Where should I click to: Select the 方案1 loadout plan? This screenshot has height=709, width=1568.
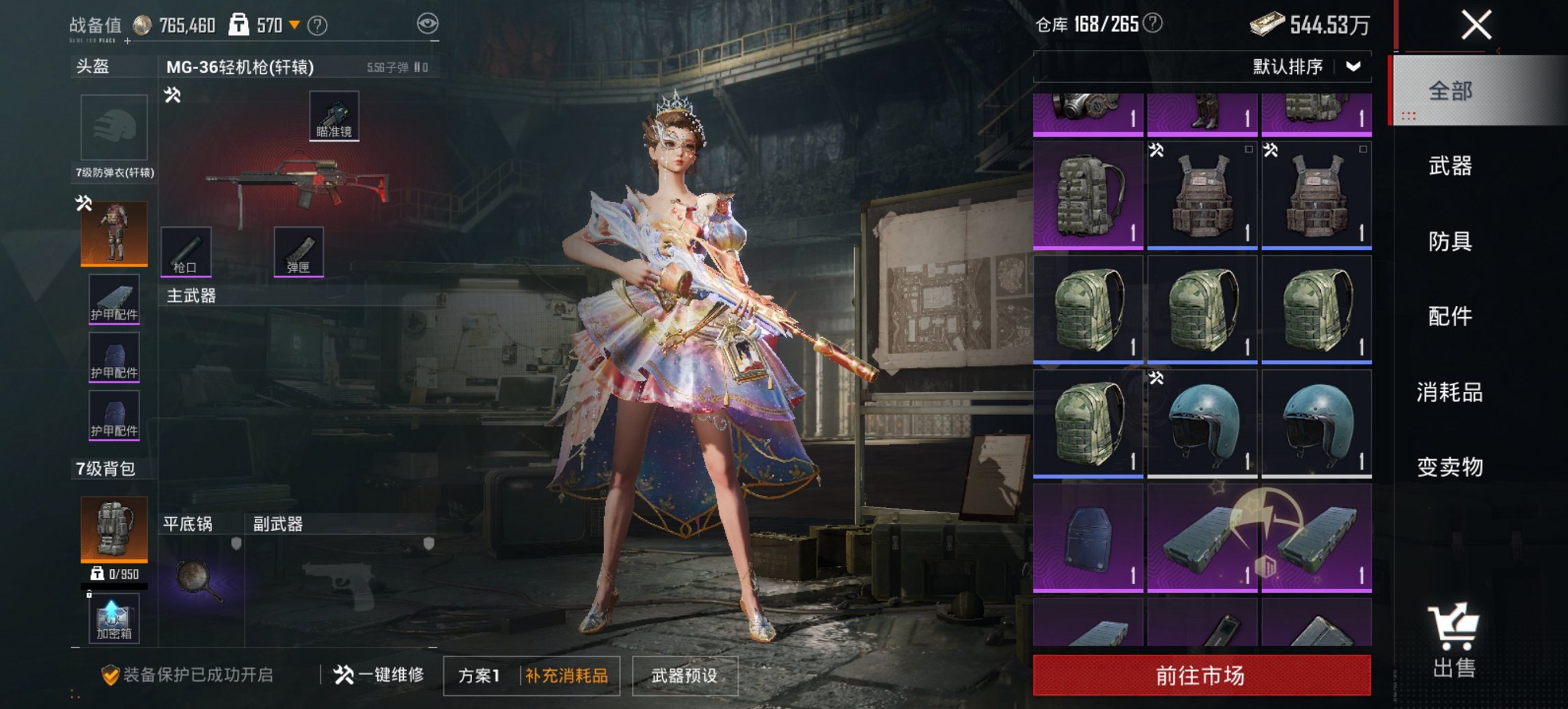(x=479, y=676)
